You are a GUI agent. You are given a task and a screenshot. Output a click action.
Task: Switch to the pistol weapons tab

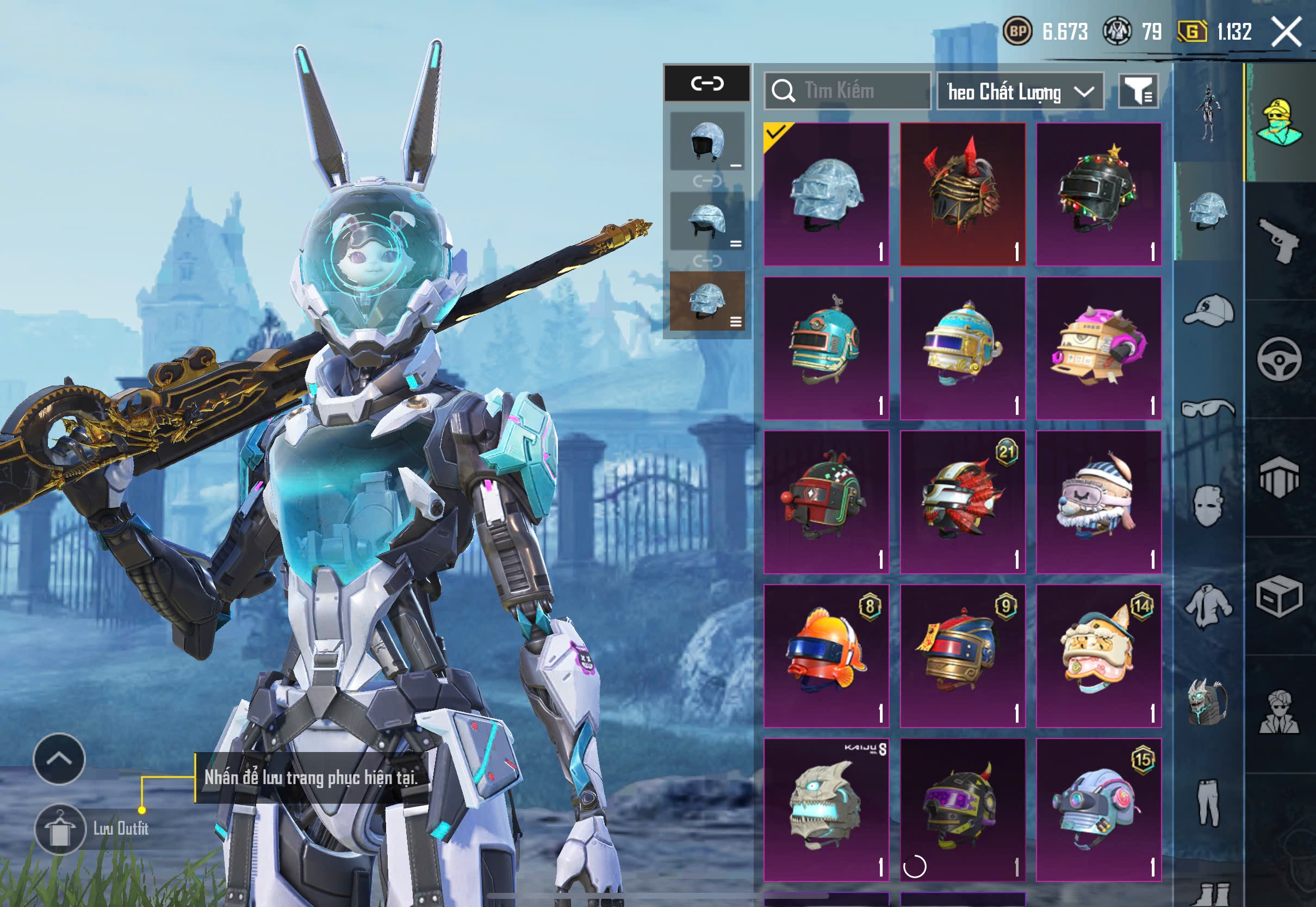(x=1280, y=240)
